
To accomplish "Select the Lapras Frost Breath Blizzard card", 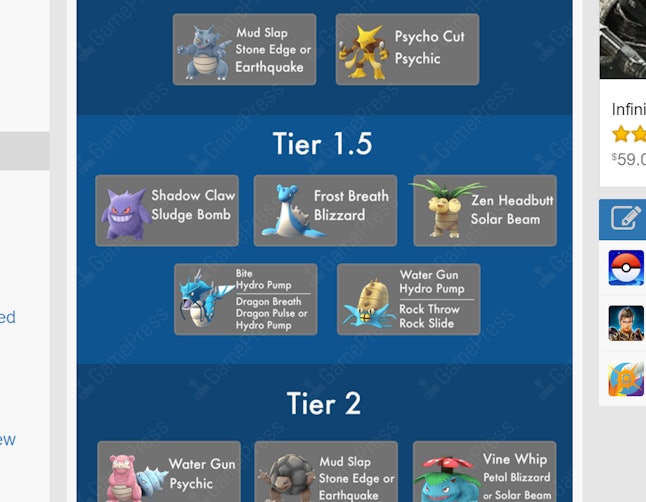I will point(325,210).
